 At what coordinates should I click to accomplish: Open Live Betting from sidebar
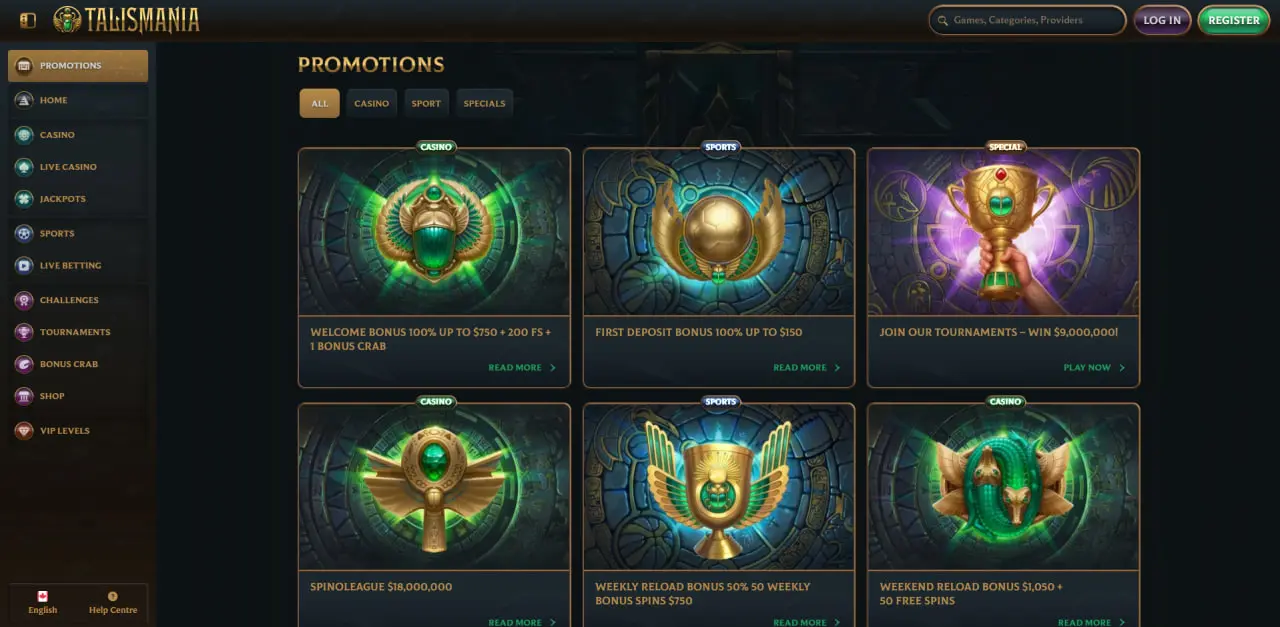click(70, 266)
